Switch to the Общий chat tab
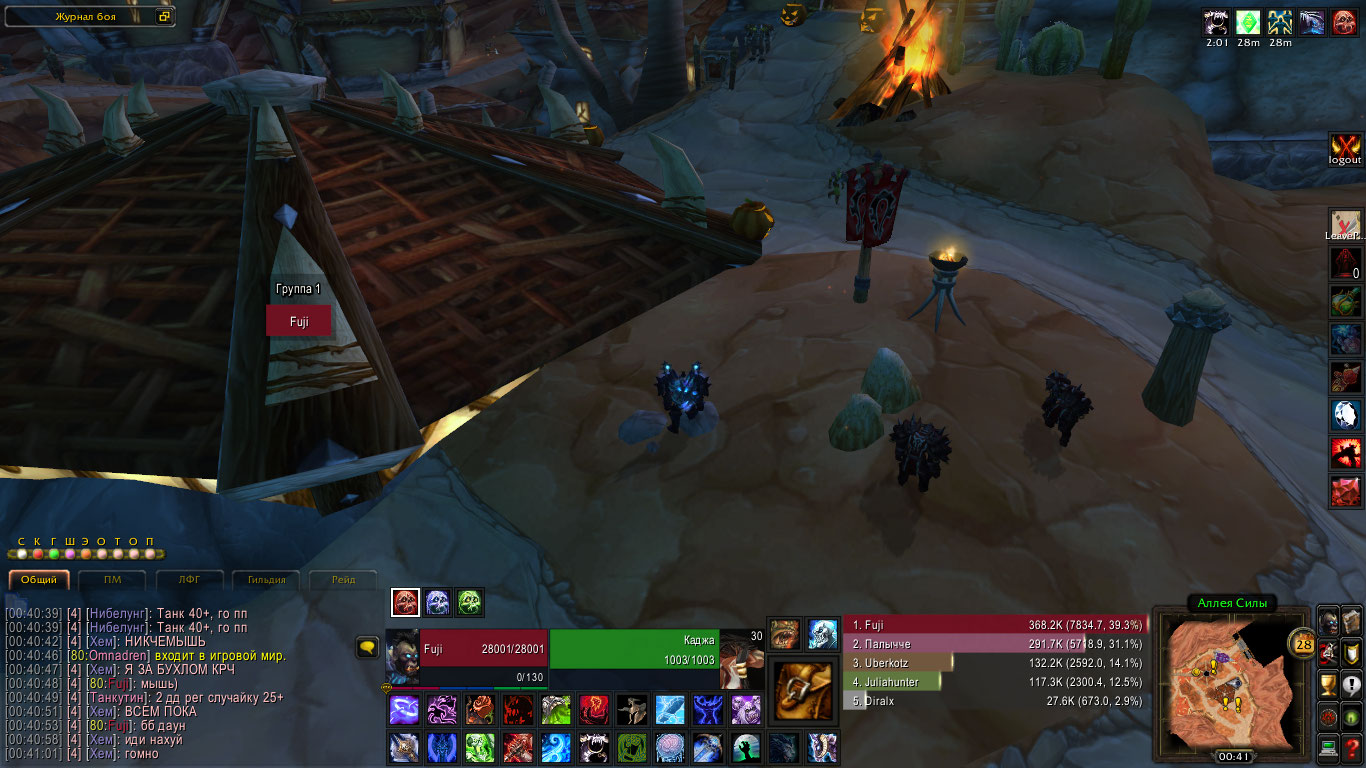The width and height of the screenshot is (1366, 768). coord(39,579)
